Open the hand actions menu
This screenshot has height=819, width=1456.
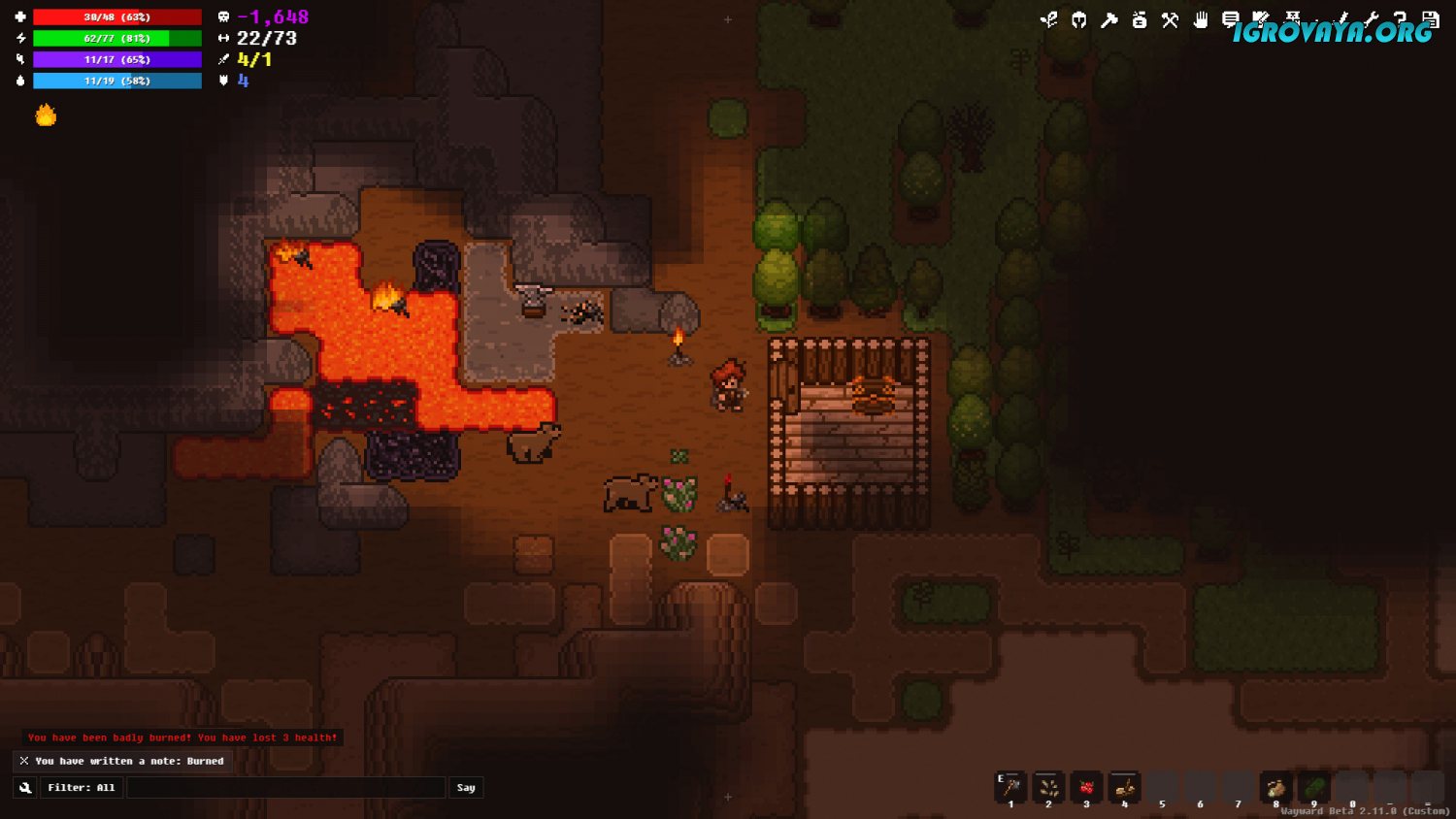[1201, 19]
